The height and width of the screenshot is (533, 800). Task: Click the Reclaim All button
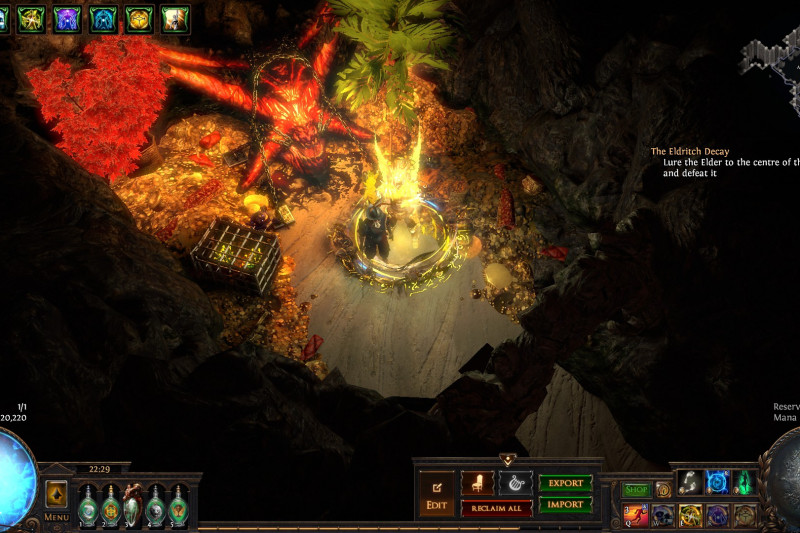[496, 509]
